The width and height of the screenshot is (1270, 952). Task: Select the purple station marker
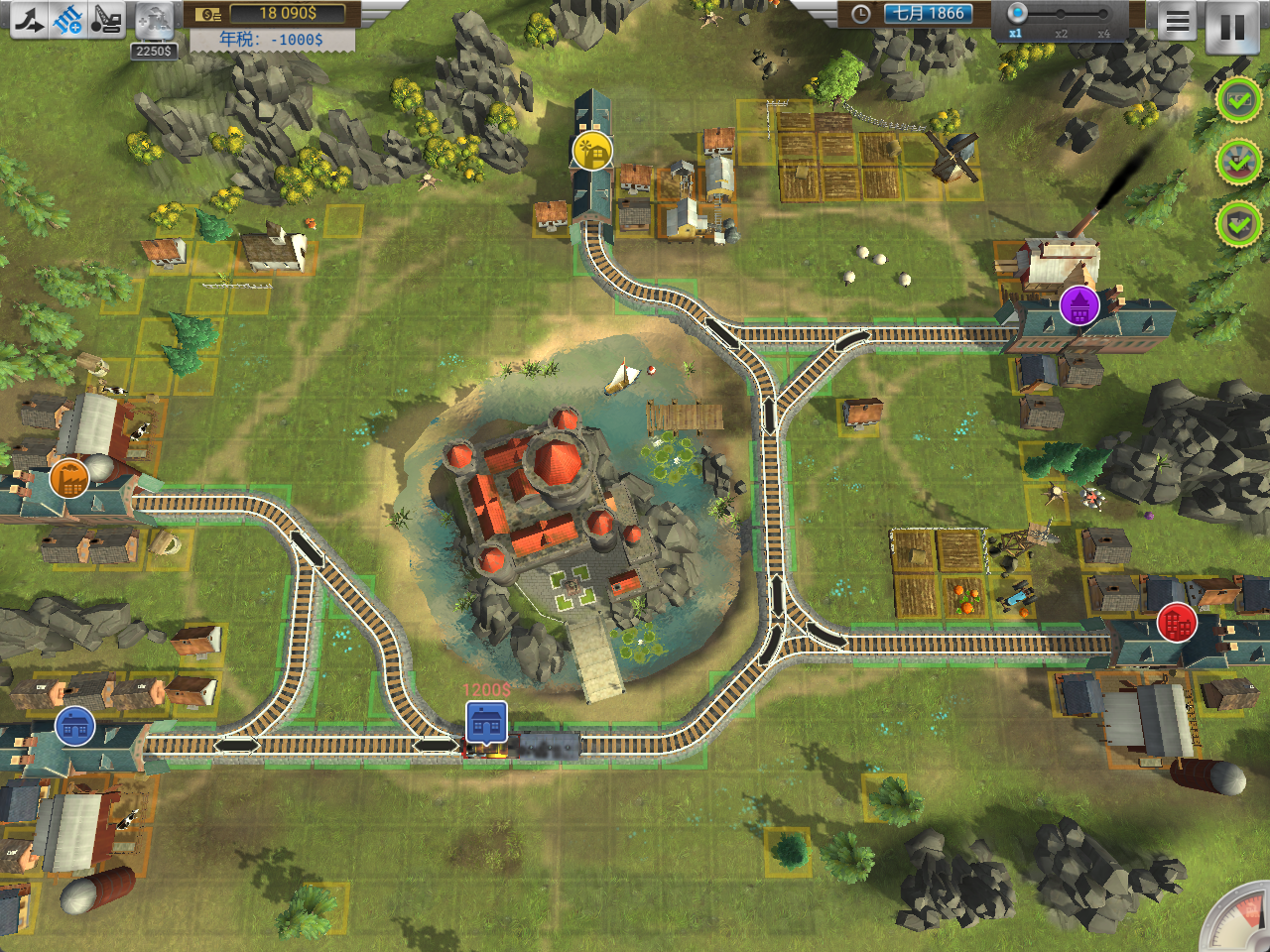click(1079, 305)
